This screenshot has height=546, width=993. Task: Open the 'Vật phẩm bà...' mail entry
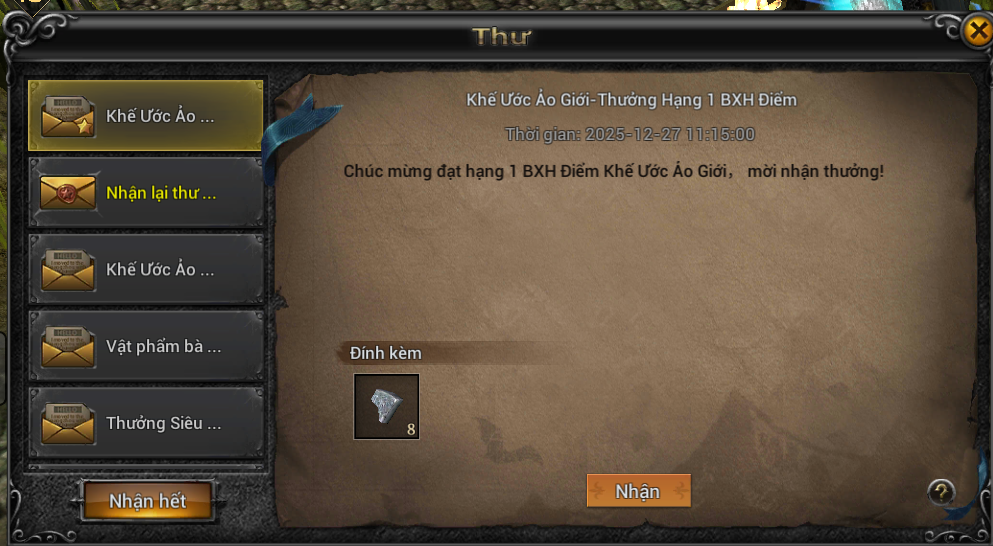pyautogui.click(x=146, y=347)
